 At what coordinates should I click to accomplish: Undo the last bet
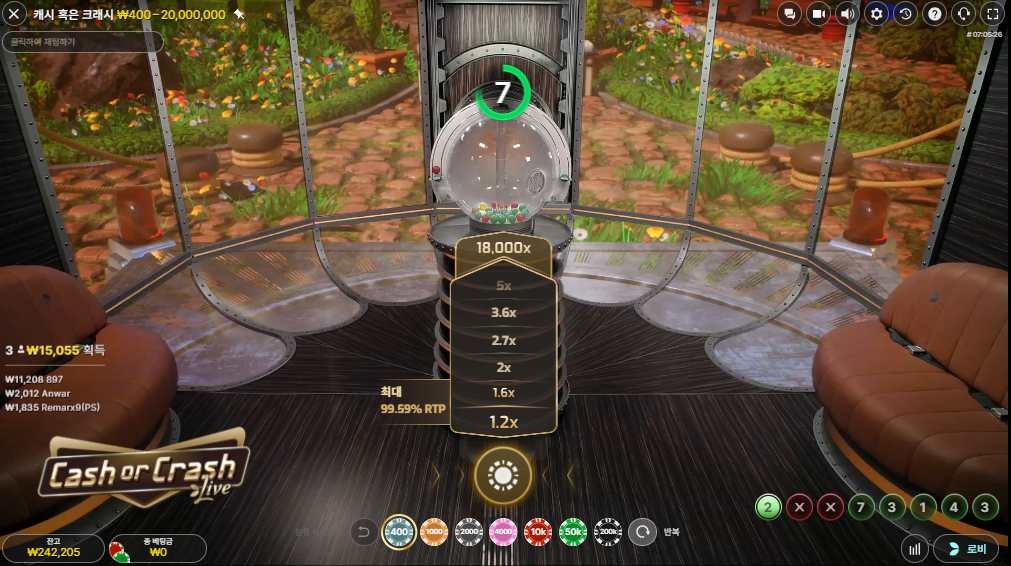[x=365, y=532]
